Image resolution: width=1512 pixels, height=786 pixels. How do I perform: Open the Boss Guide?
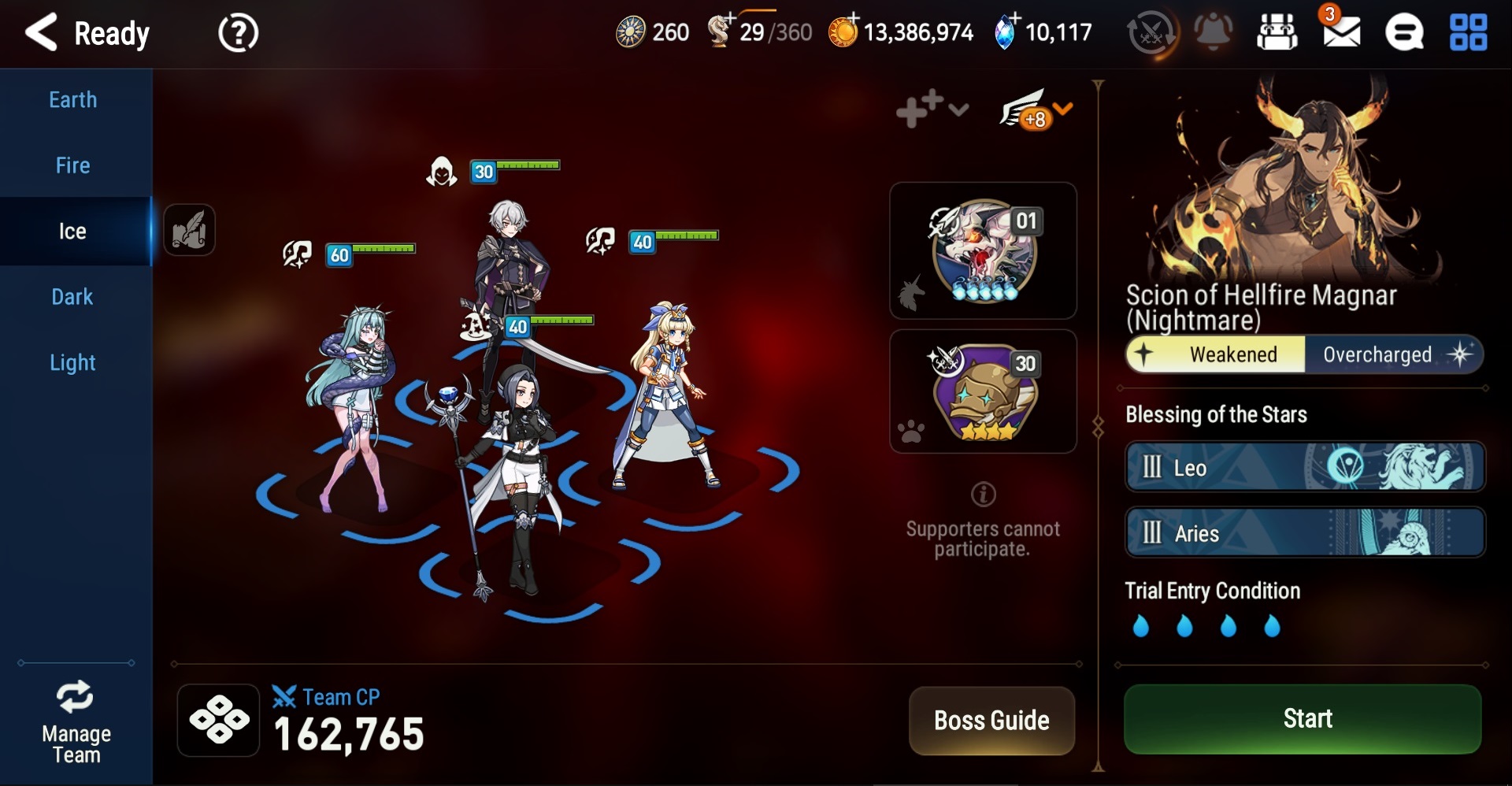991,720
